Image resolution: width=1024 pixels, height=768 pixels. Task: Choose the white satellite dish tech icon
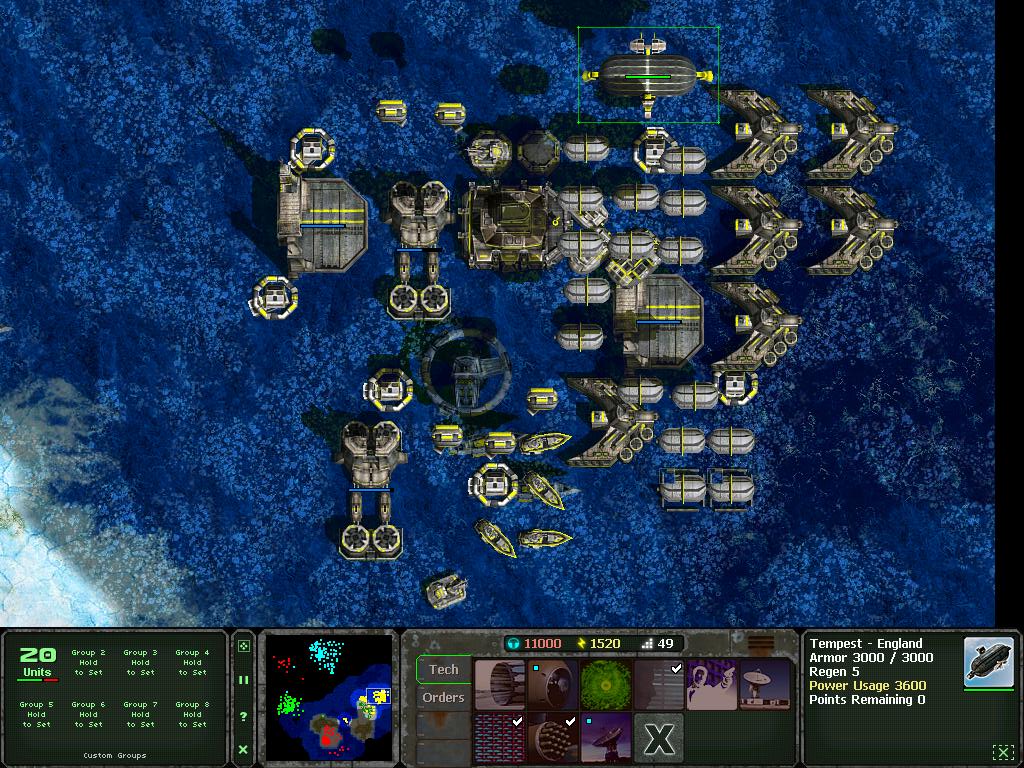[764, 685]
